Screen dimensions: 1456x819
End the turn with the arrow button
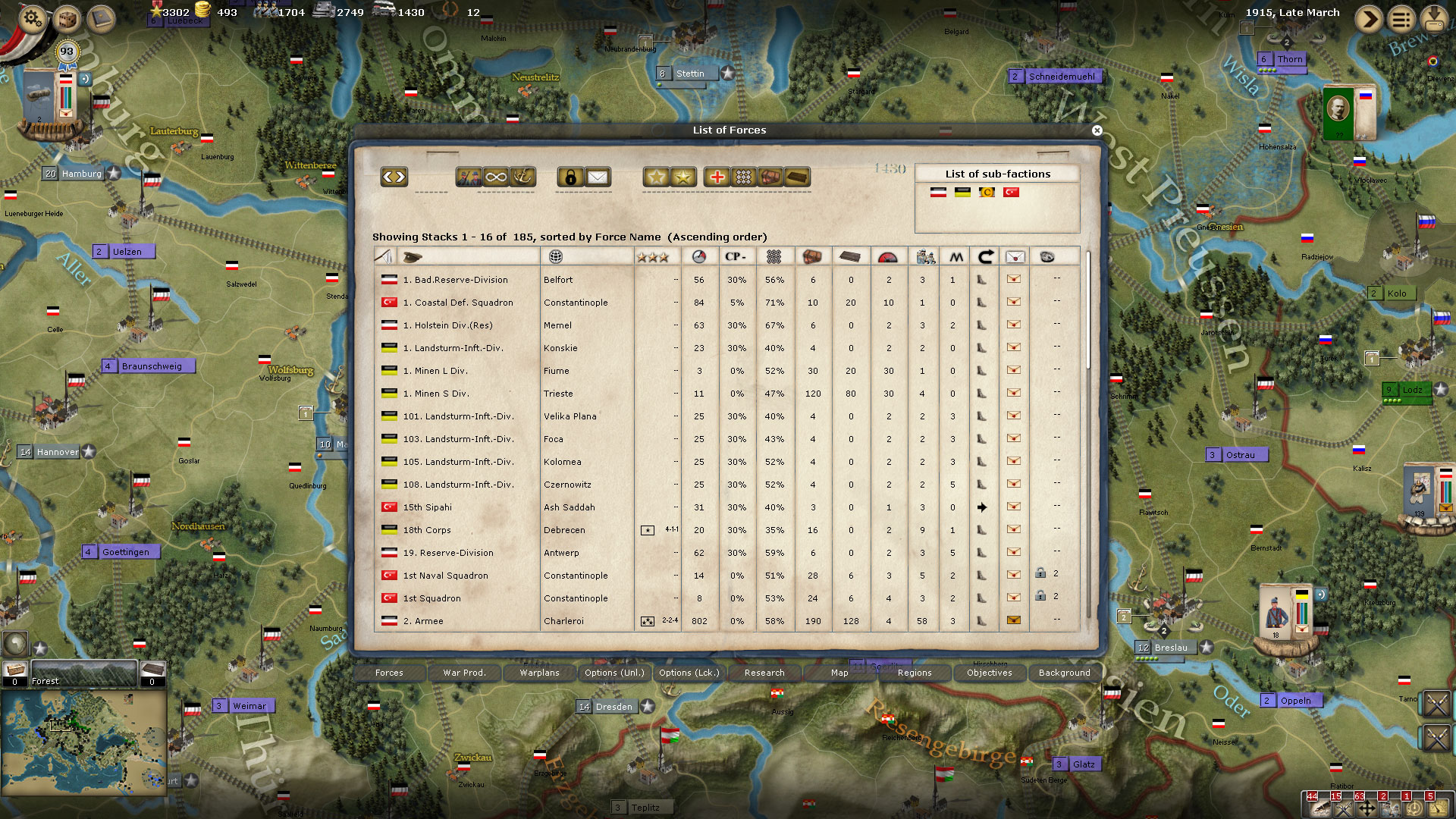(1369, 19)
